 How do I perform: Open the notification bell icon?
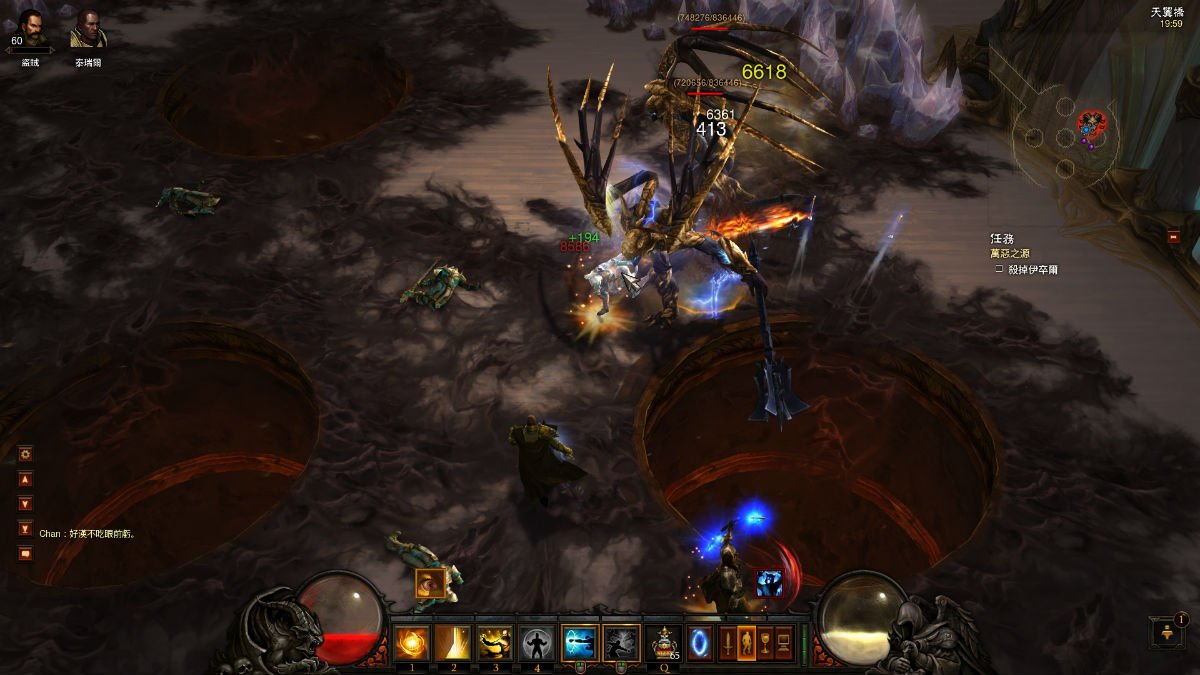point(1167,631)
